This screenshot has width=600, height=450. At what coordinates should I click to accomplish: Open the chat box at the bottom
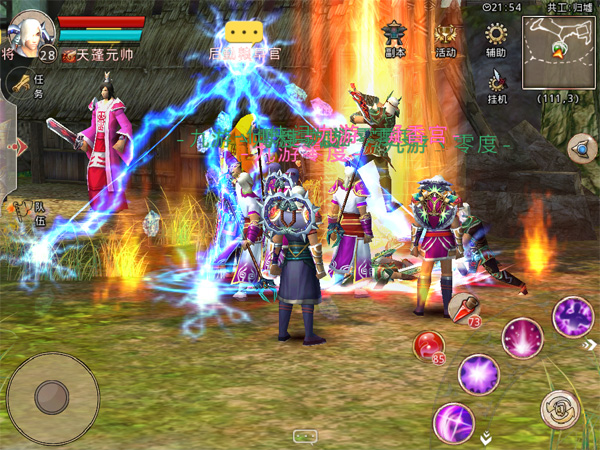pos(306,436)
